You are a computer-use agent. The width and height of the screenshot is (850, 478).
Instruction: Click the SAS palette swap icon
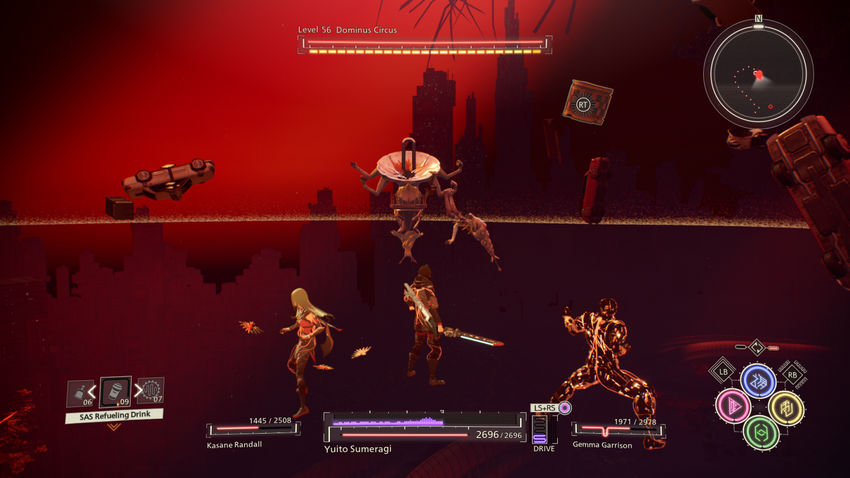point(758,348)
